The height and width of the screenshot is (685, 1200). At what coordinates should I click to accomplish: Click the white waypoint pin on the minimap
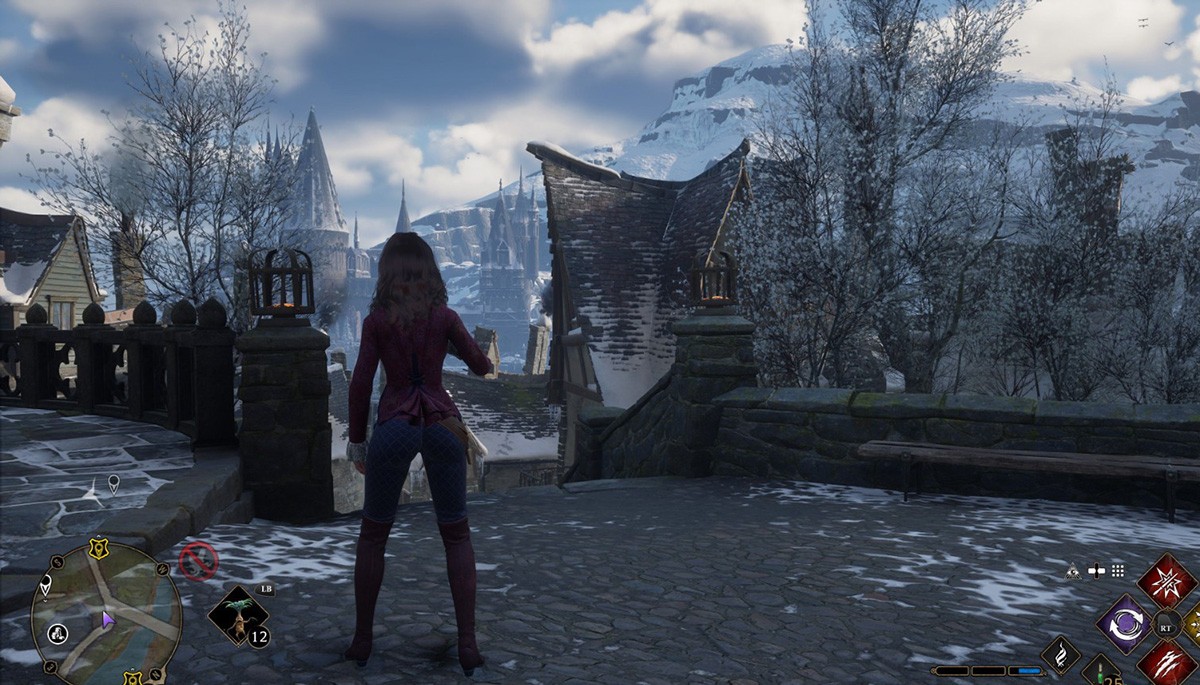46,586
